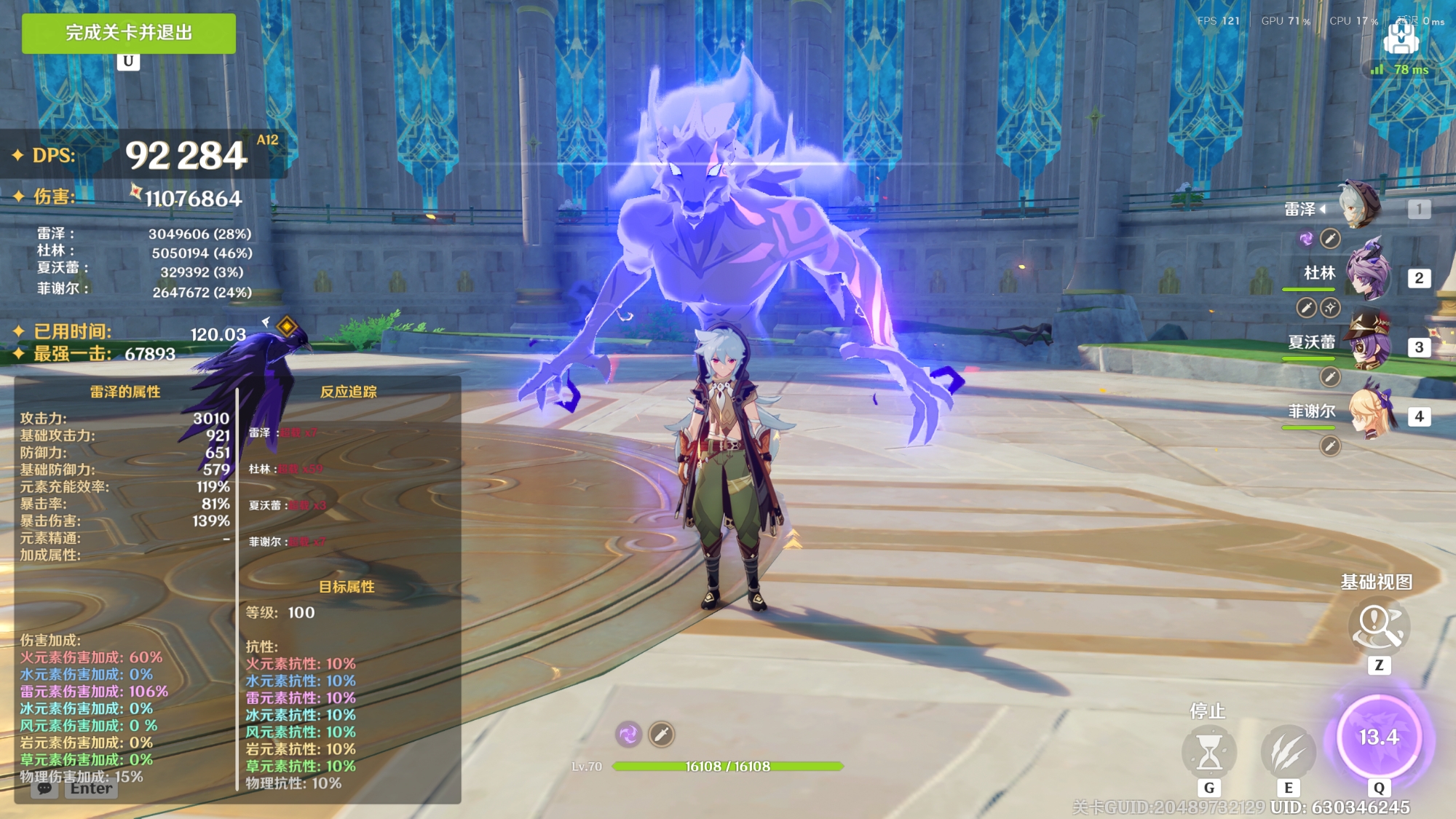
Task: Click the green 完成关卡并退出 button
Action: [x=129, y=33]
